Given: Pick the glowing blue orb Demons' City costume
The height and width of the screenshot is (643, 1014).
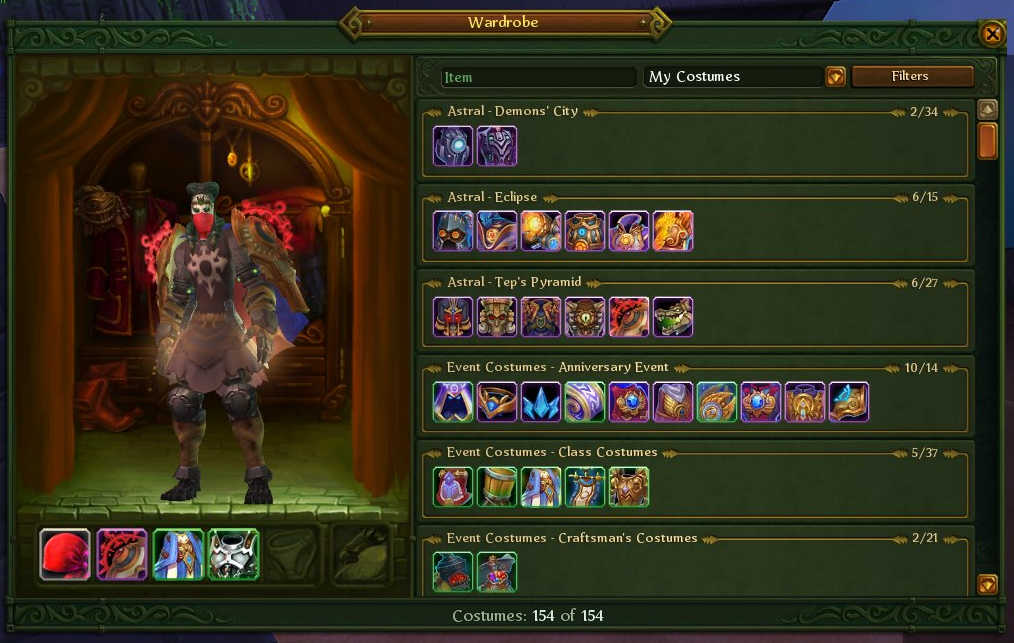Looking at the screenshot, I should point(453,146).
